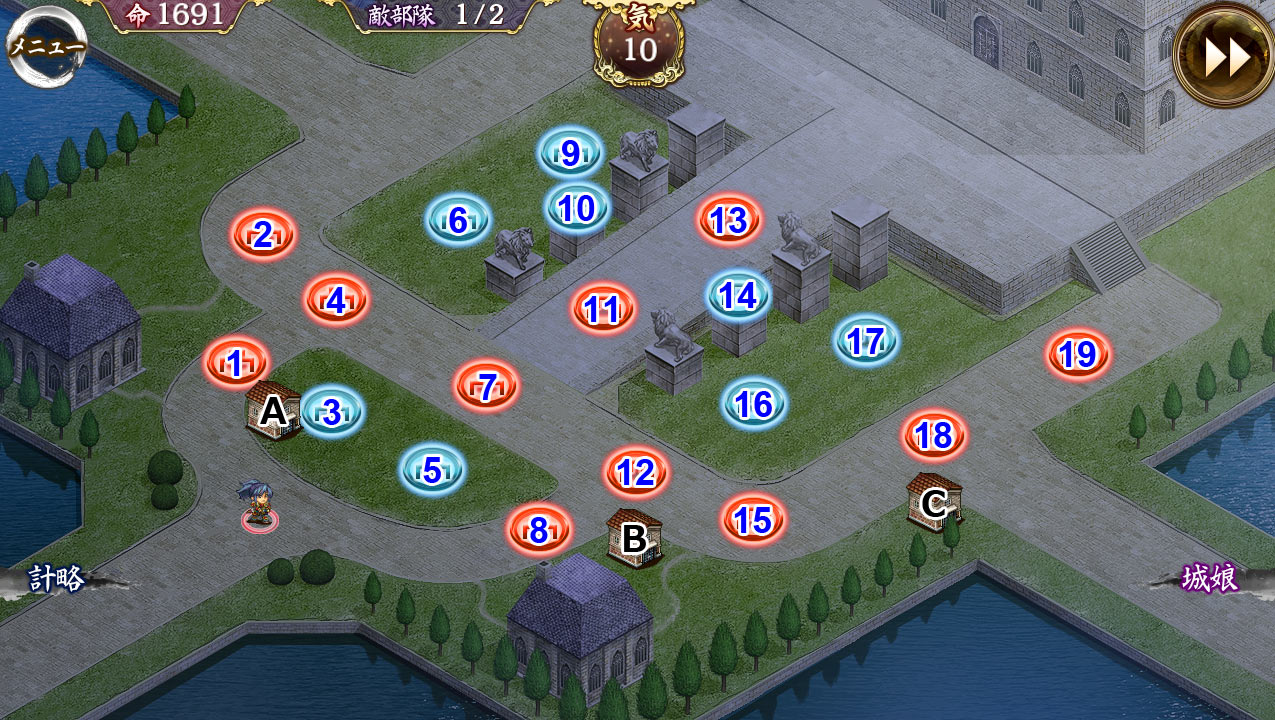The width and height of the screenshot is (1275, 720).
Task: Pick blue deployment slot 3
Action: (332, 411)
